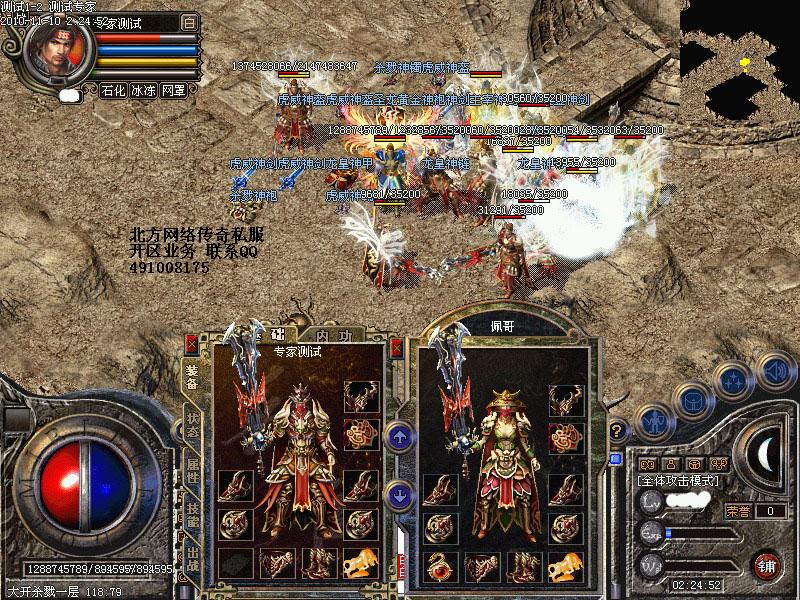Click the 石化 petrify status button
800x600 pixels.
pos(113,90)
